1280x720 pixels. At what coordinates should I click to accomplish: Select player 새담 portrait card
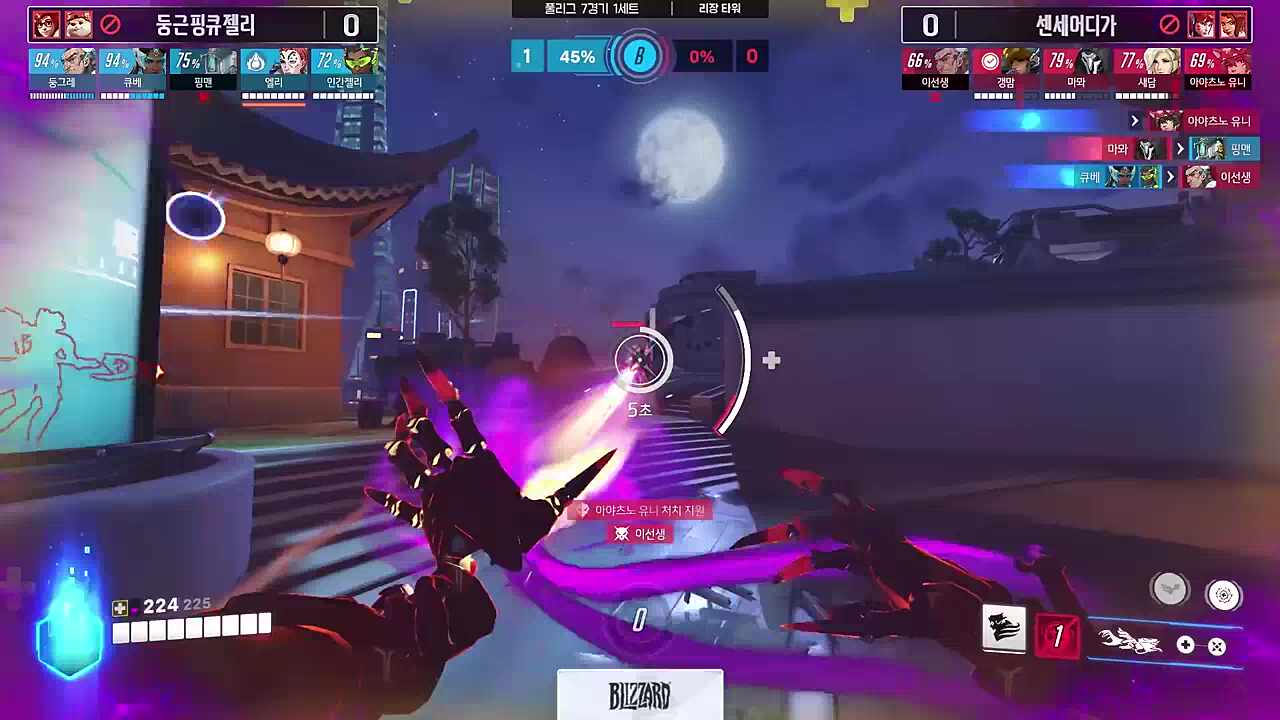click(x=1147, y=70)
